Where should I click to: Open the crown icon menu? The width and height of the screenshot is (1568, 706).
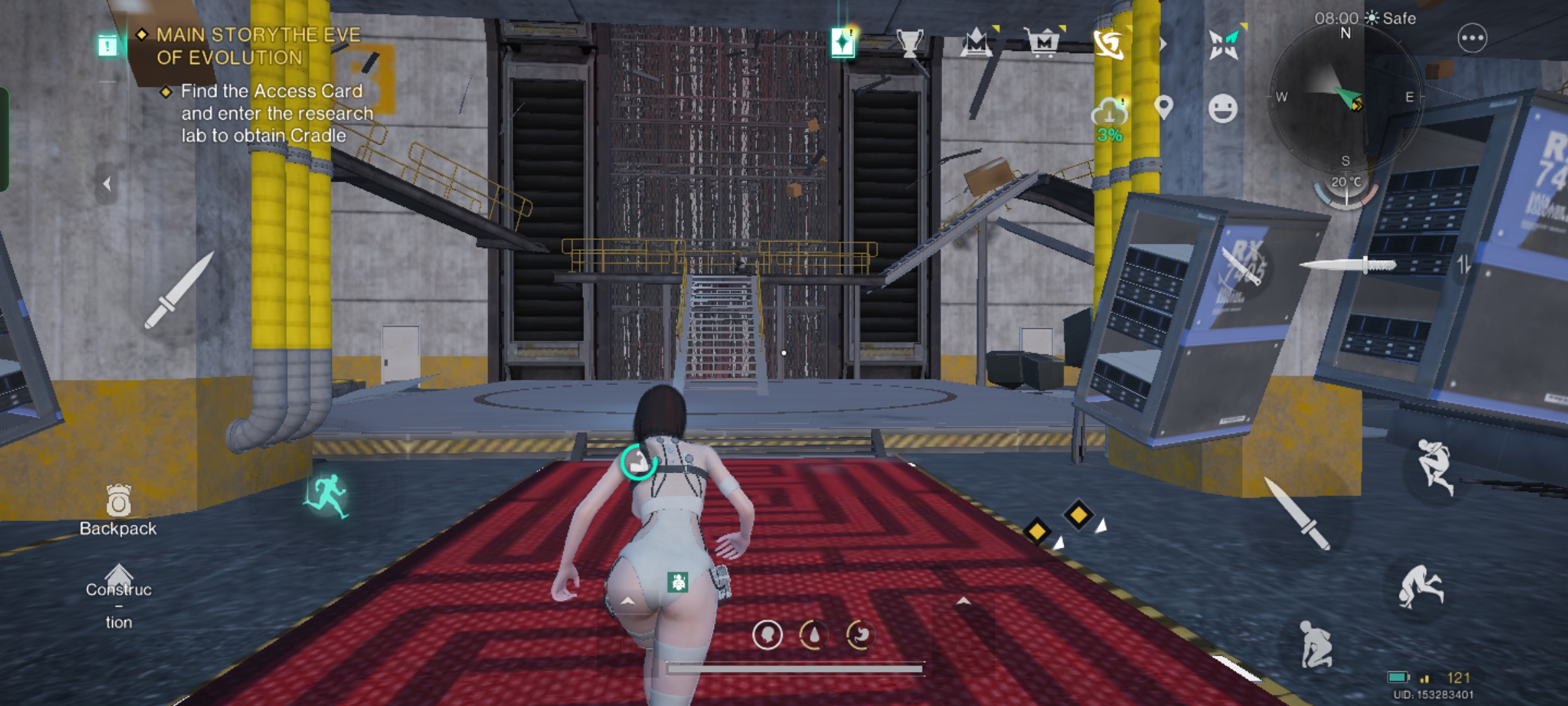coord(976,43)
